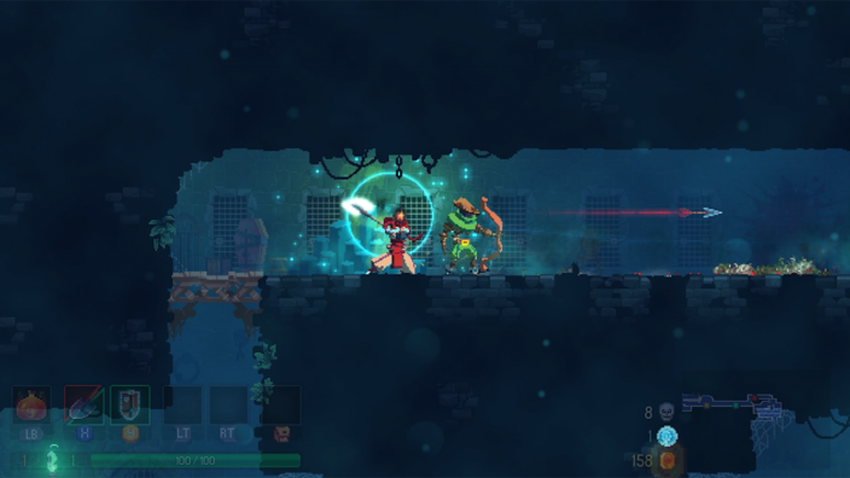Screen dimensions: 850x478
Task: Click the skull kill counter icon
Action: pyautogui.click(x=667, y=411)
